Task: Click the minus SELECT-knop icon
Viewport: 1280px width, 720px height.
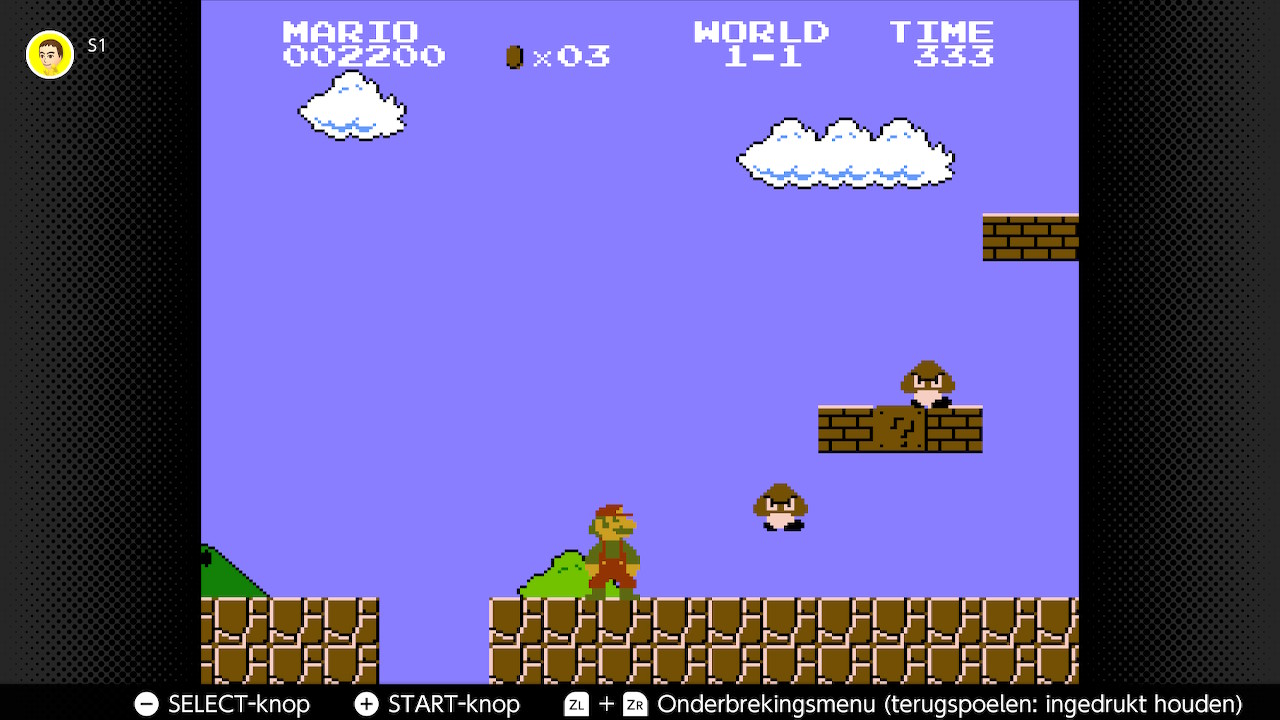Action: point(146,704)
